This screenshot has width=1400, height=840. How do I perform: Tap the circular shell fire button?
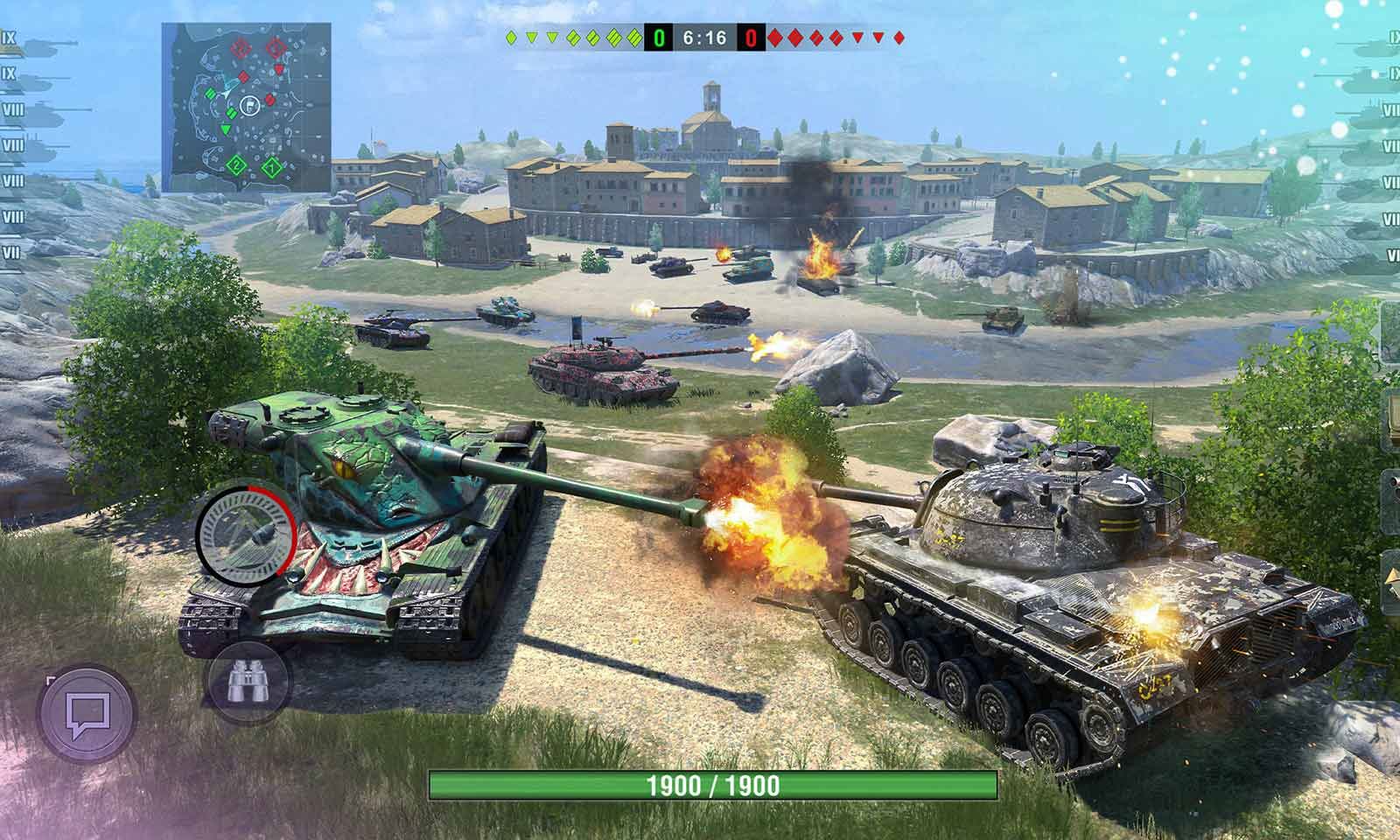pyautogui.click(x=246, y=528)
